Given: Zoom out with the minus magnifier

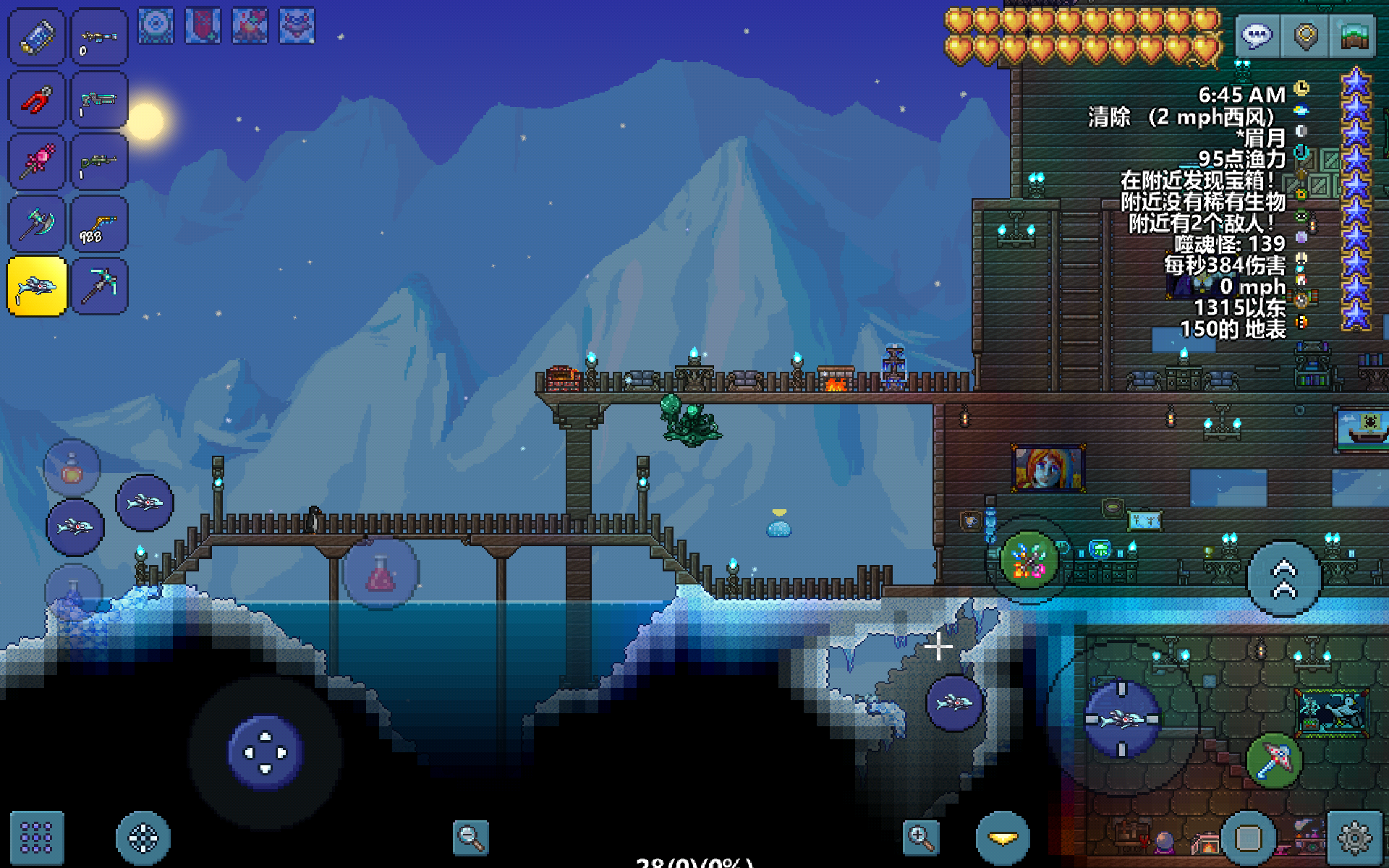Looking at the screenshot, I should point(470,838).
